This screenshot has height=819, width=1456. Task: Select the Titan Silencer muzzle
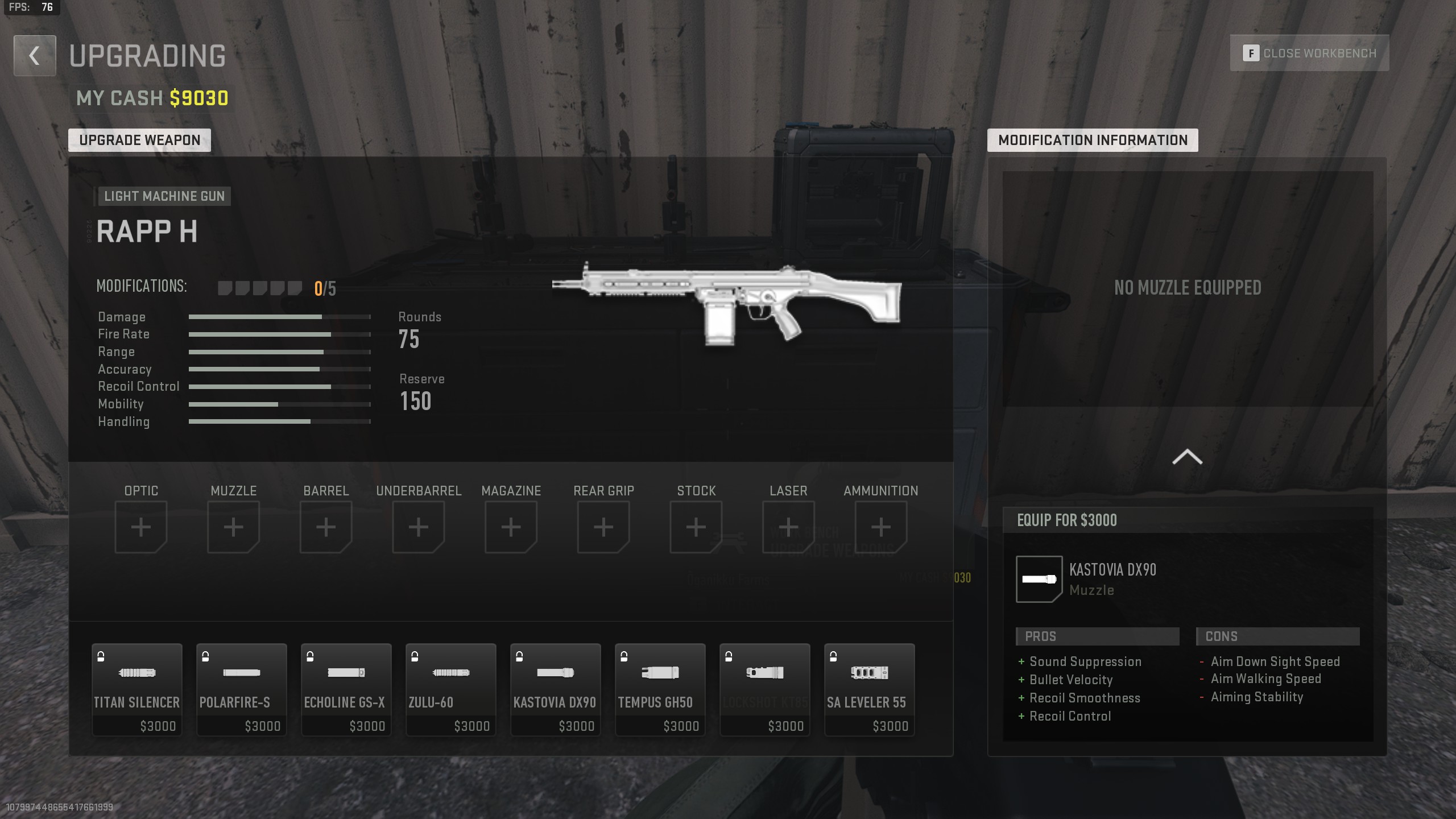click(x=136, y=688)
